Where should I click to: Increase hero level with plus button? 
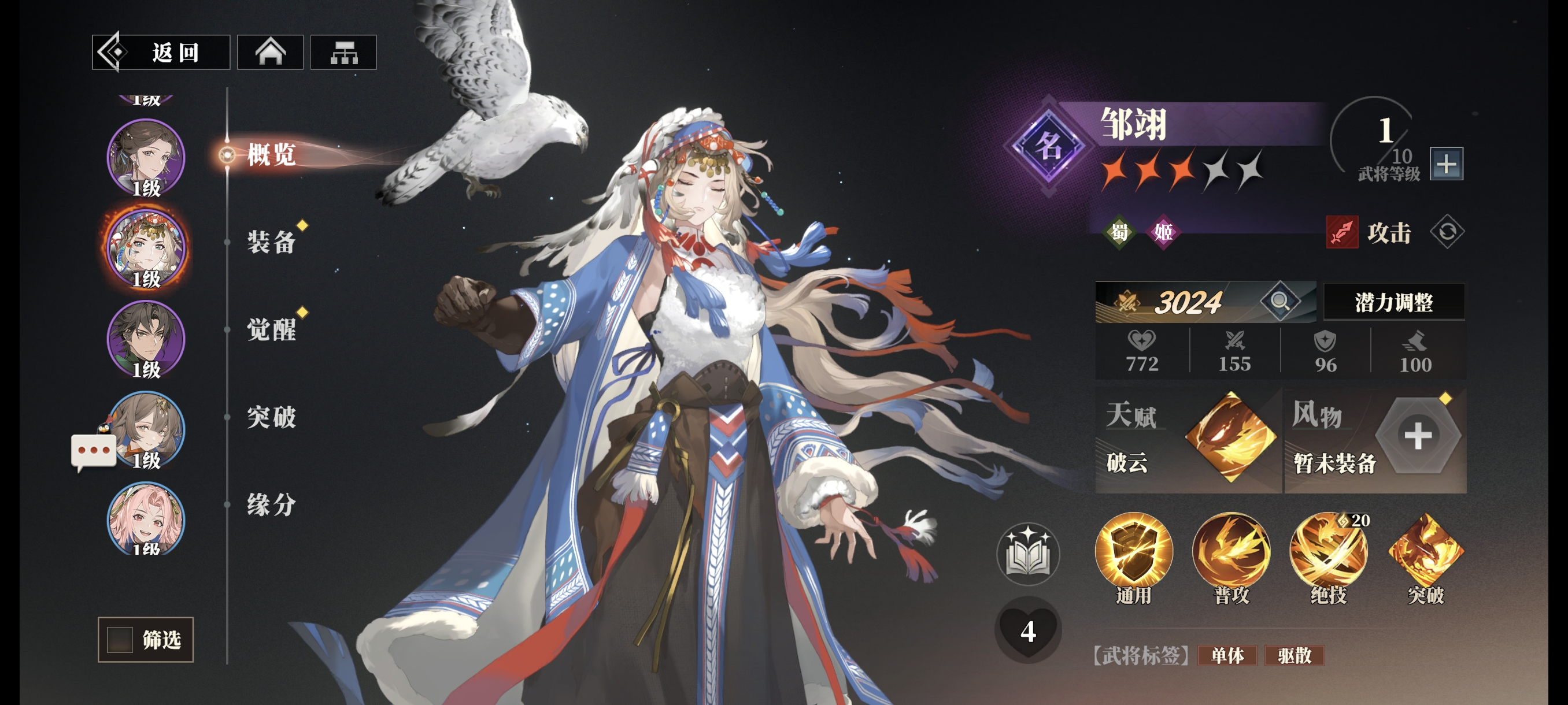click(x=1446, y=164)
